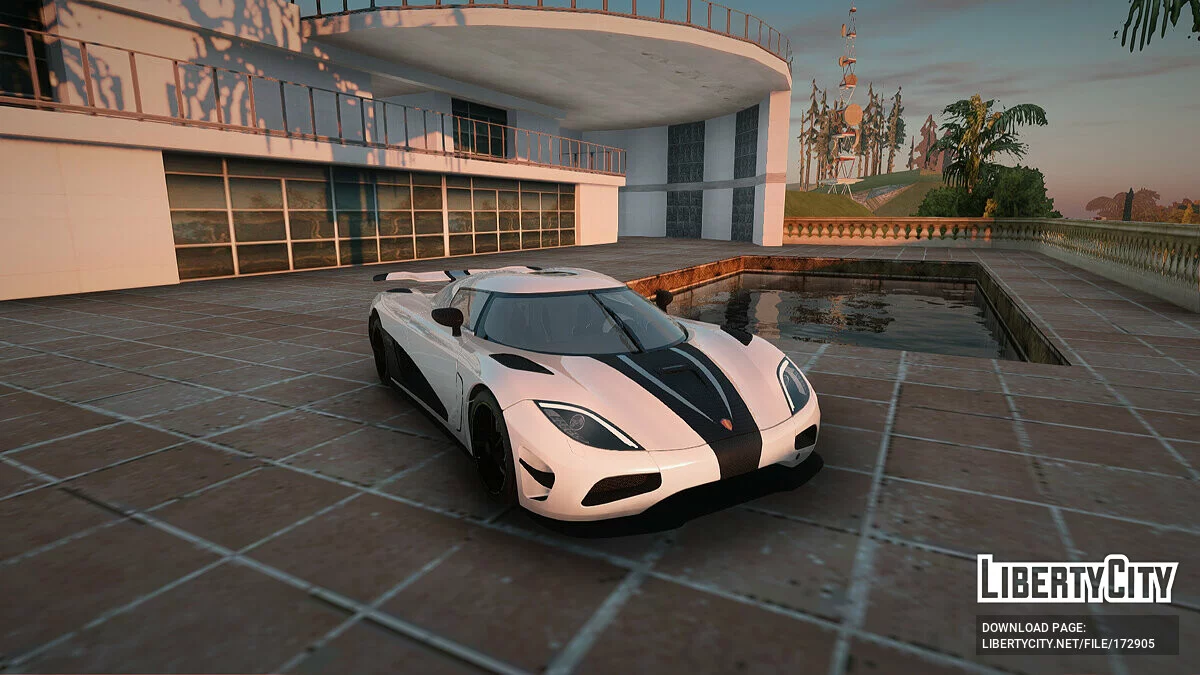1200x675 pixels.
Task: Open the libertycity.net download page link
Action: click(x=1067, y=643)
